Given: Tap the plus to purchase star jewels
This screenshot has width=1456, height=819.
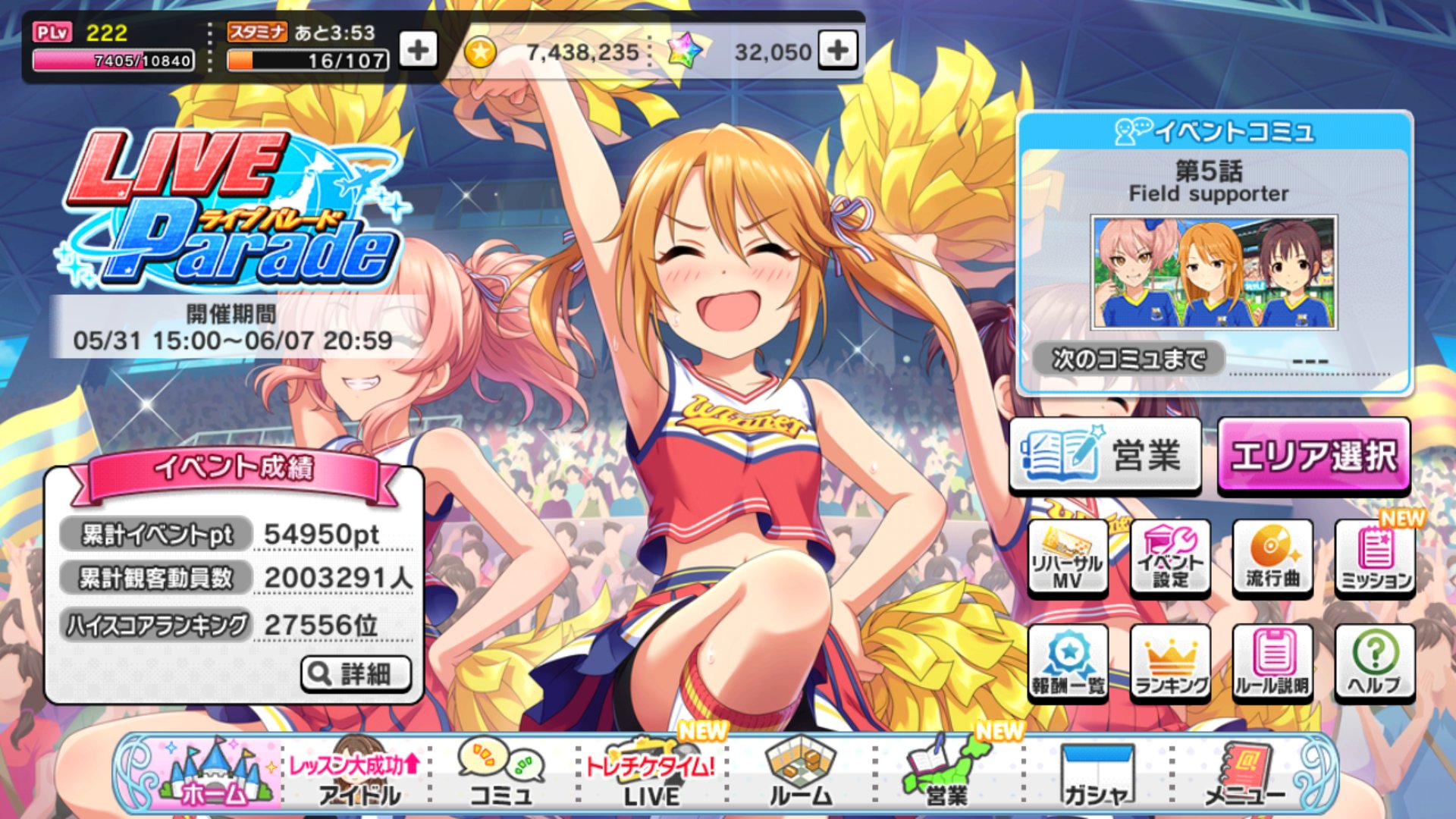Looking at the screenshot, I should point(837,52).
